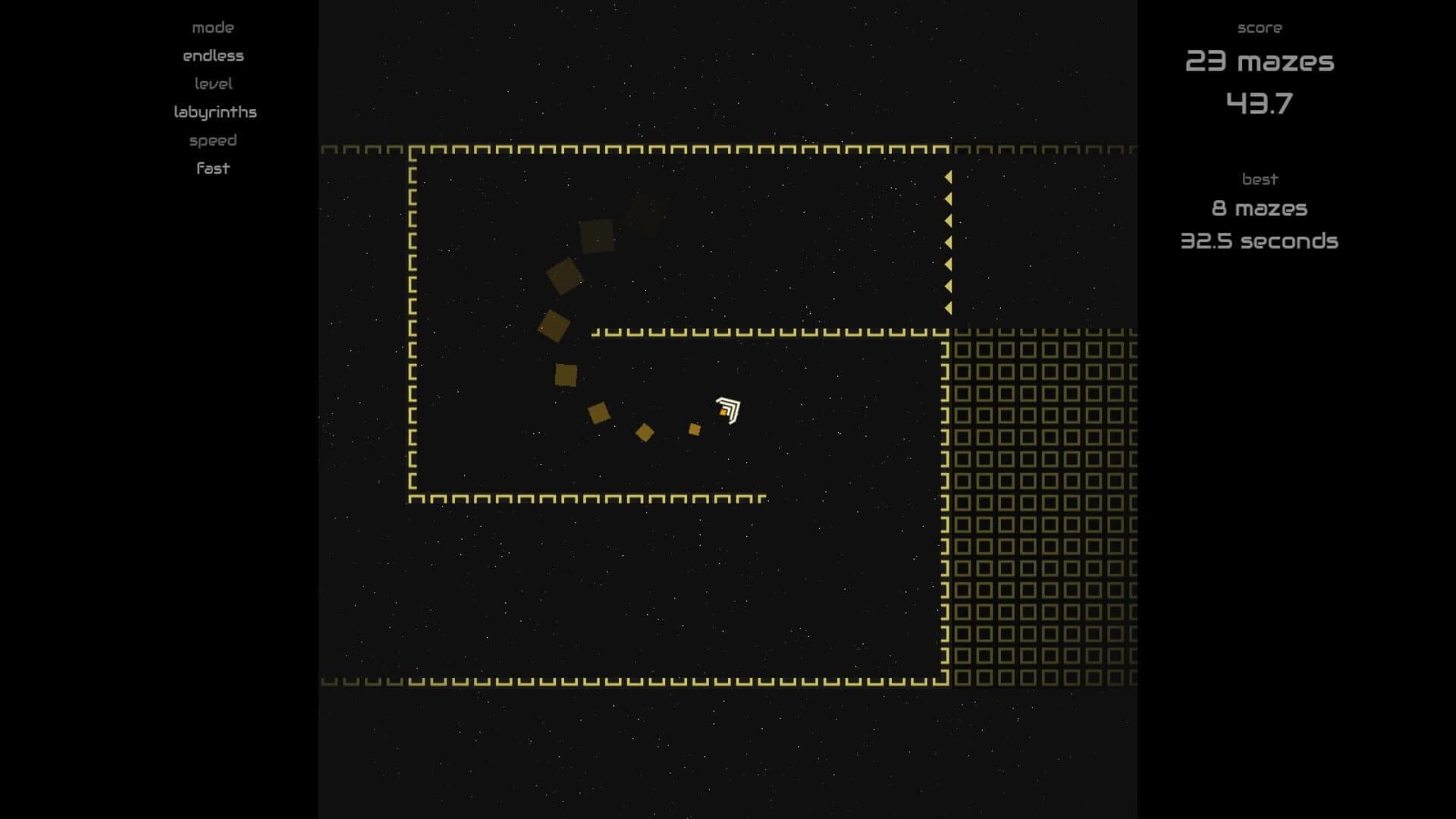Toggle the speed setting labeled fast

click(x=212, y=168)
